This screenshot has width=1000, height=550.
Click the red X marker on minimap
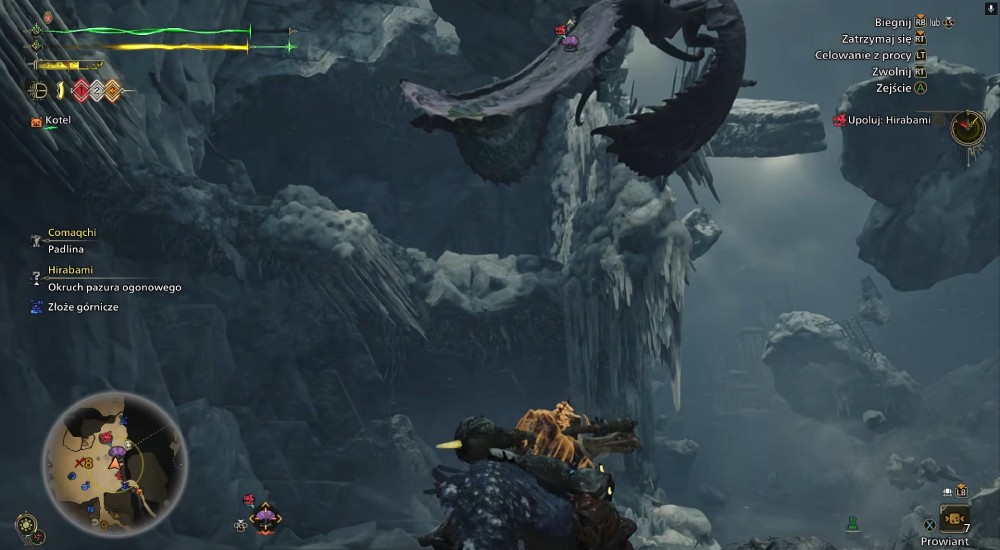(82, 463)
